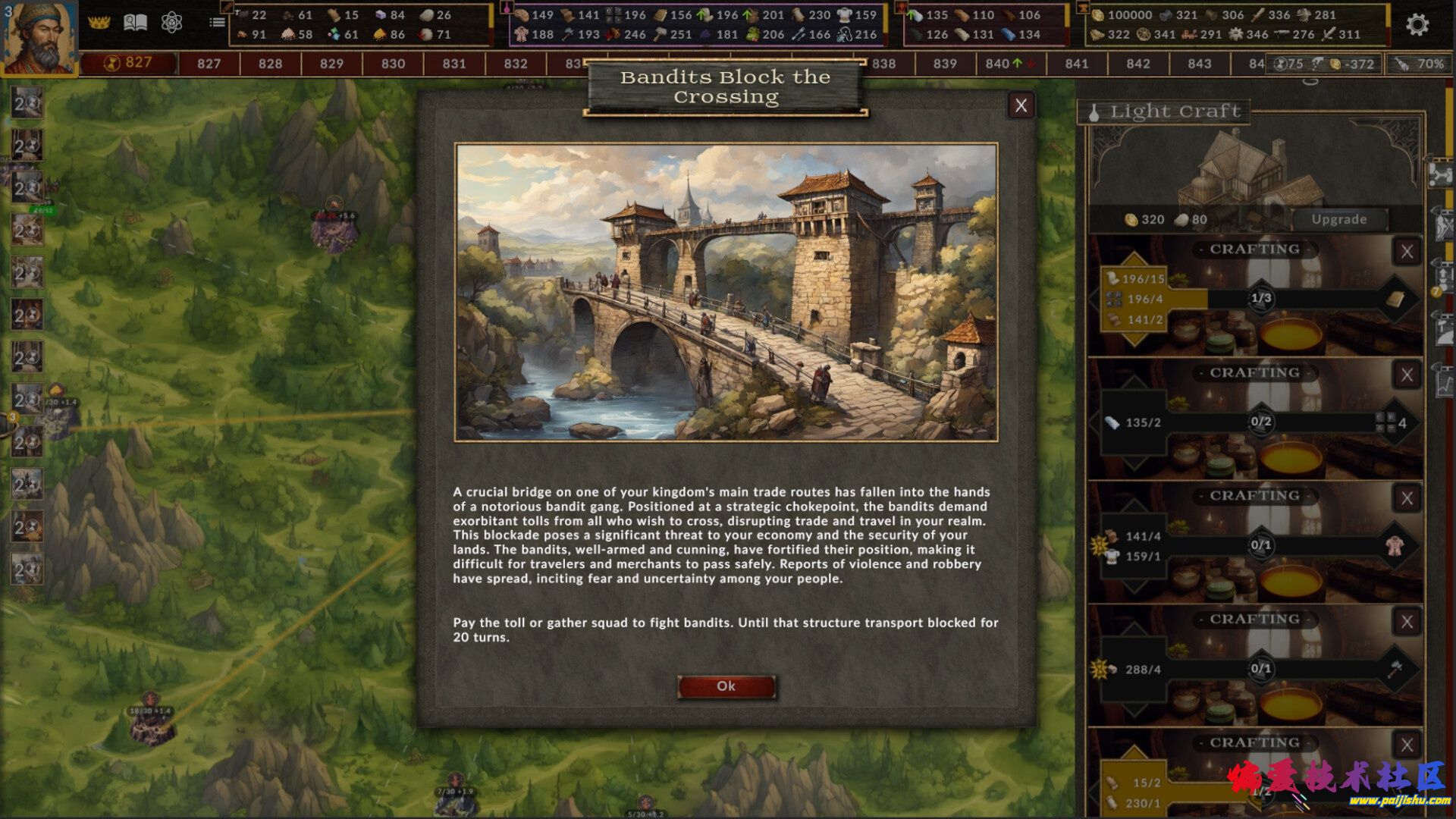Open the book with magnifier encyclopedia
The width and height of the screenshot is (1456, 819).
135,23
